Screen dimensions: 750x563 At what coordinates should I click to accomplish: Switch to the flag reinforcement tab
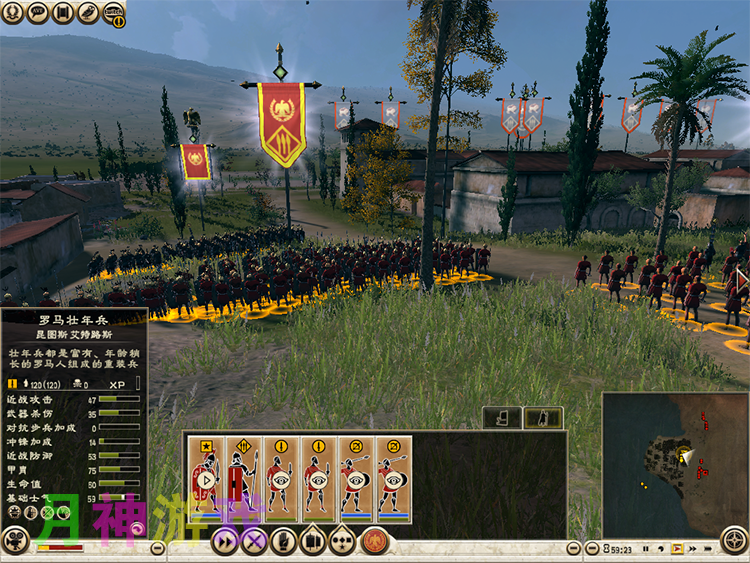tap(543, 417)
